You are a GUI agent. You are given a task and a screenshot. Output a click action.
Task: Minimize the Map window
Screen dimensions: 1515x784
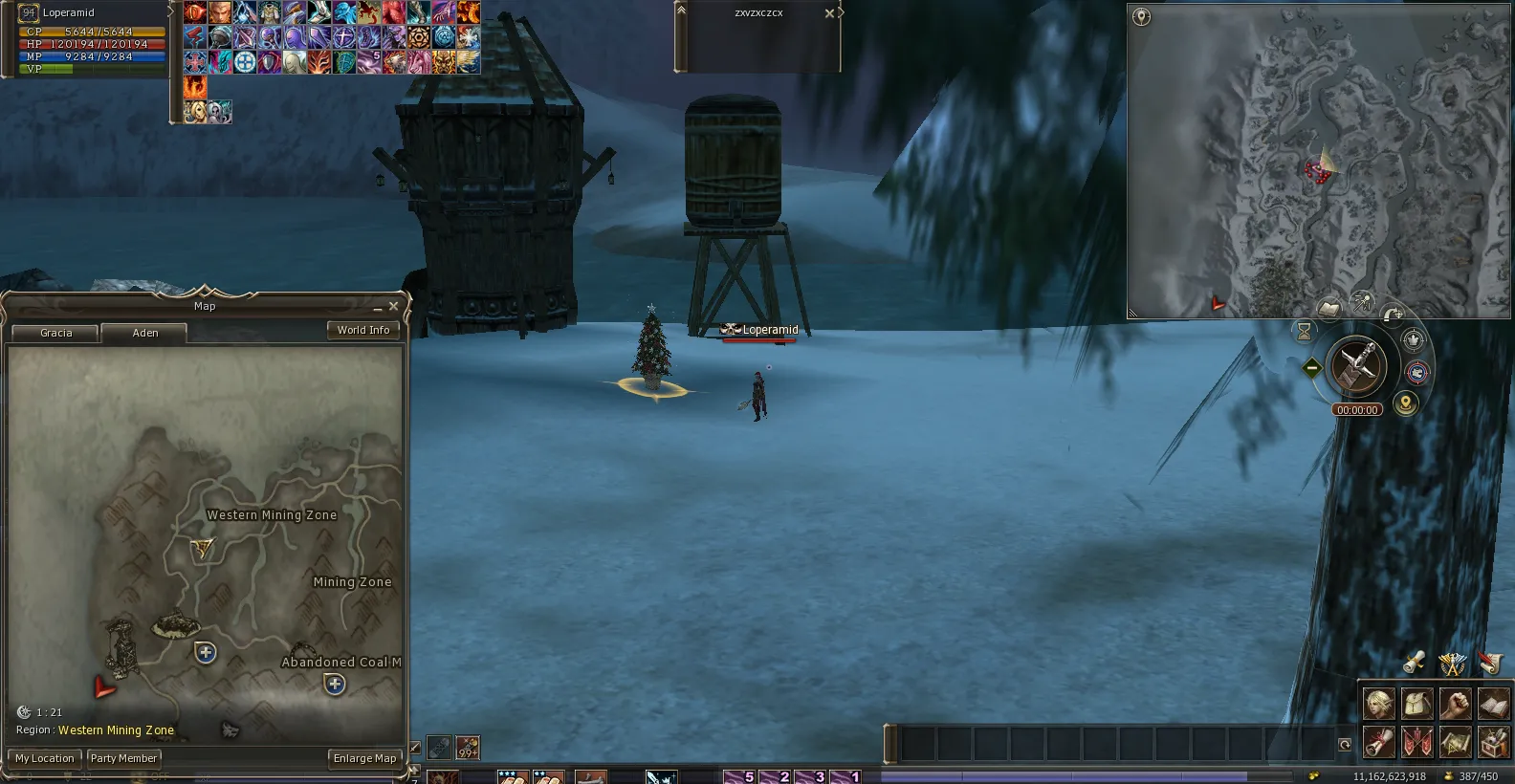point(378,307)
